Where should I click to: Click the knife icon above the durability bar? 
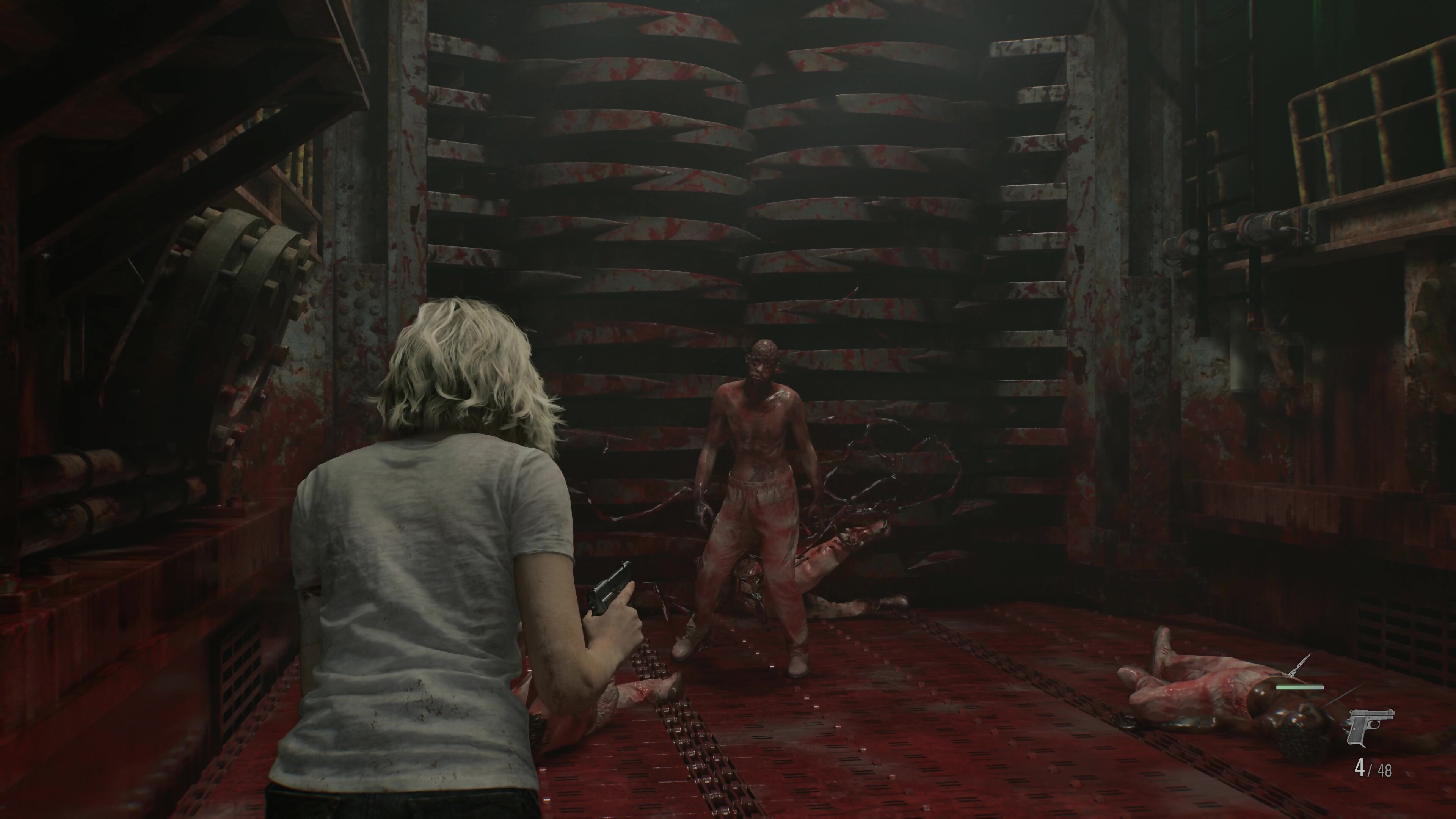[x=1299, y=667]
